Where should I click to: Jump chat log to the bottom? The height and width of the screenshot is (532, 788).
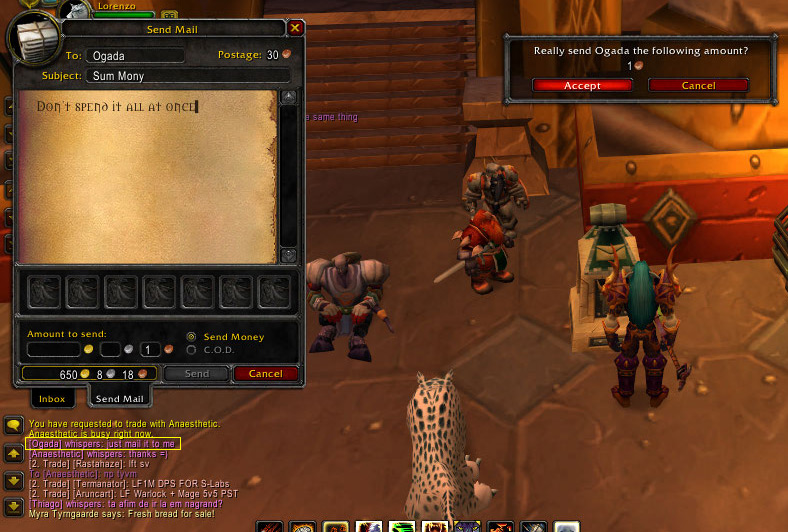pyautogui.click(x=13, y=506)
